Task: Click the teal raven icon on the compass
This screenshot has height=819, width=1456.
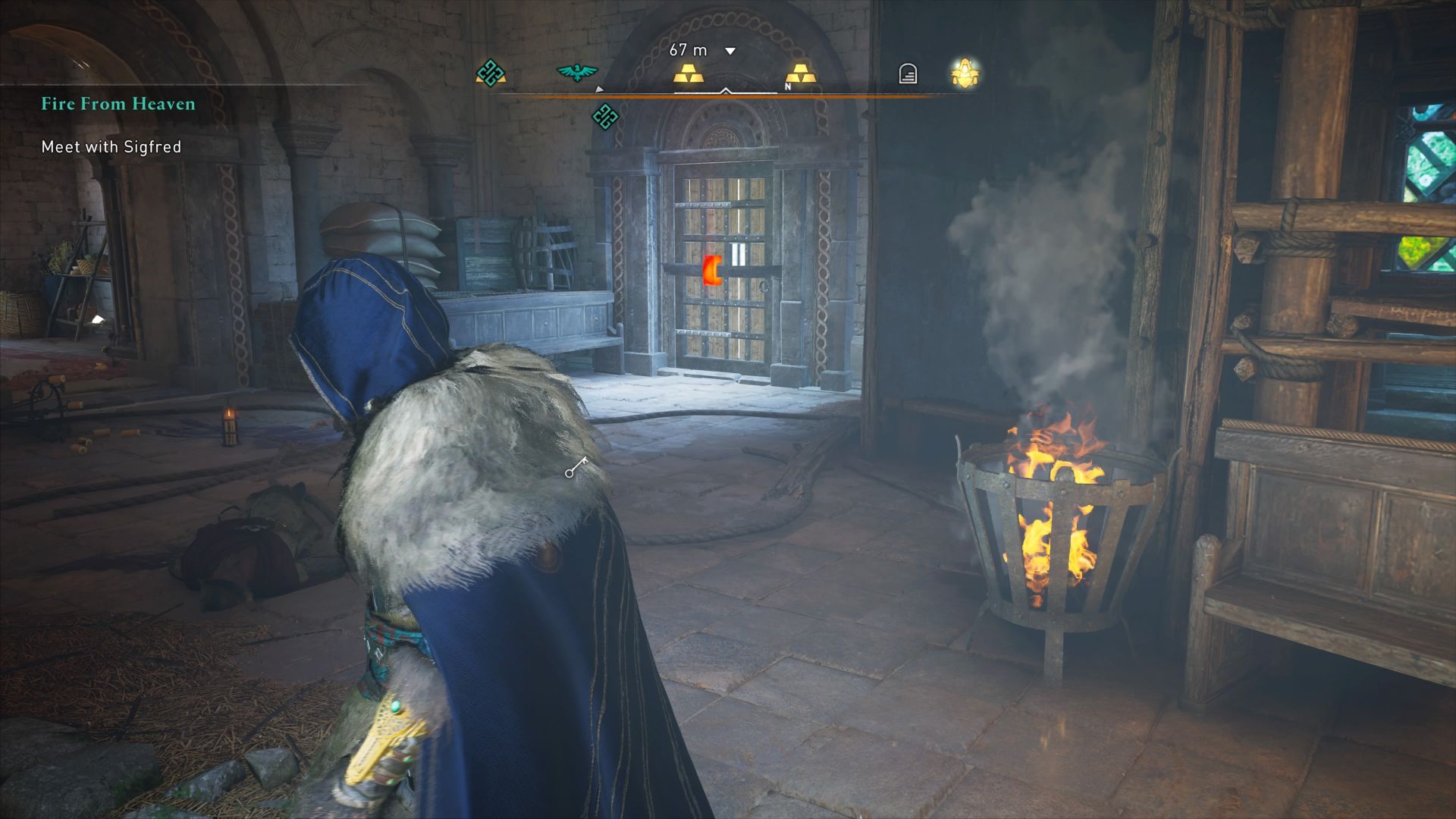Action: pyautogui.click(x=579, y=72)
